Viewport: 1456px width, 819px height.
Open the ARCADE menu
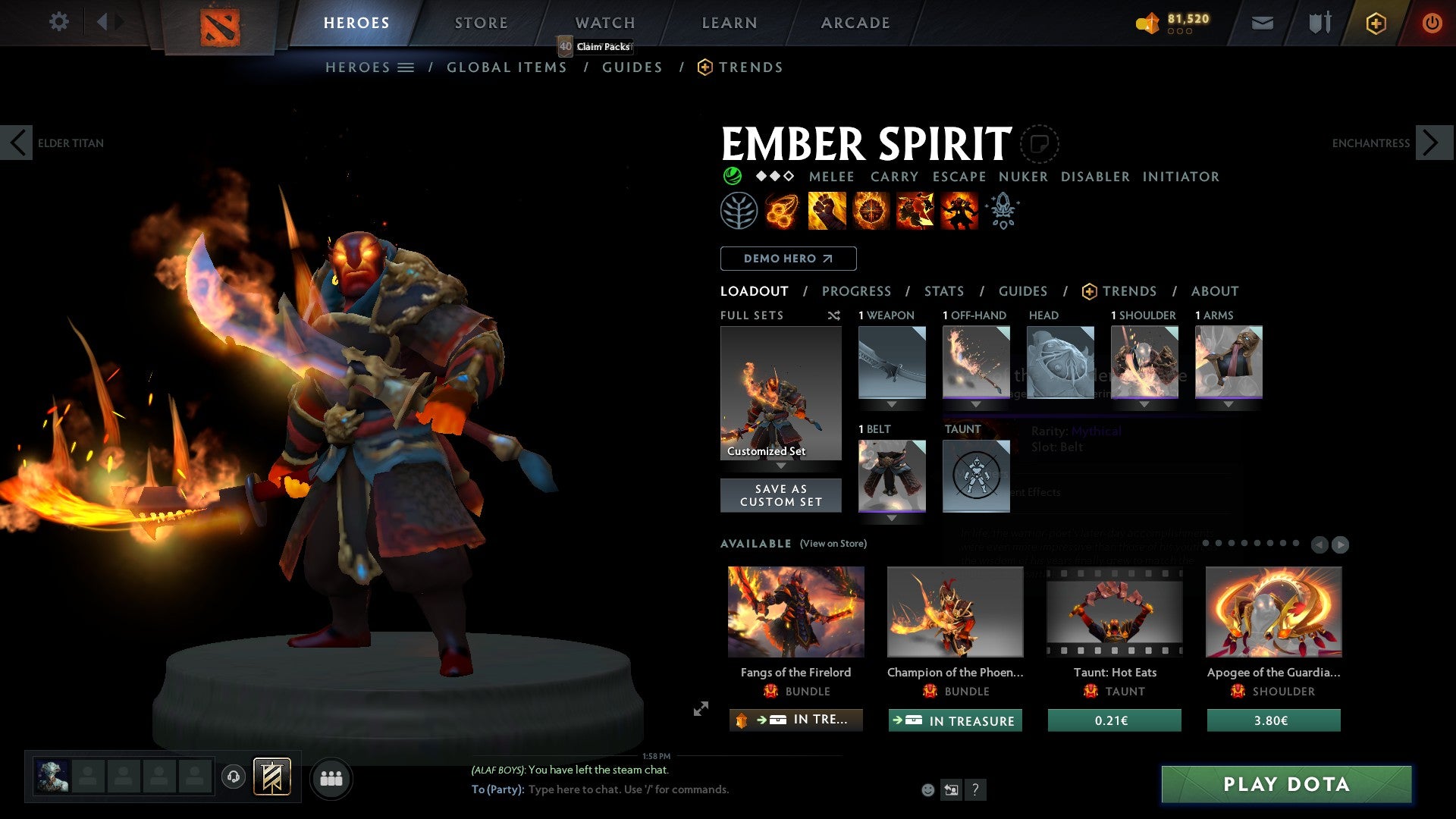(855, 22)
